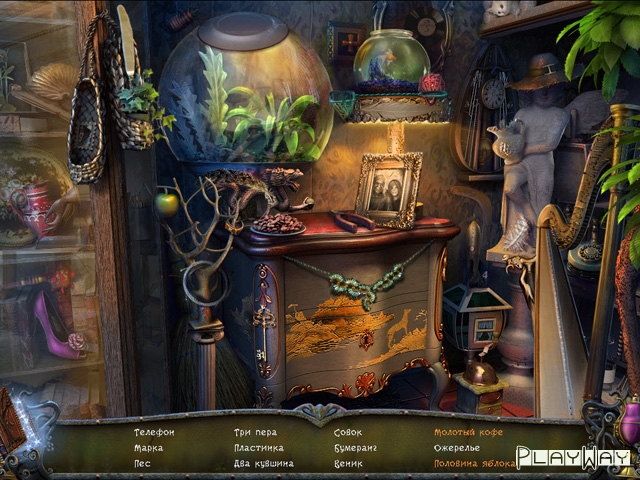Choose 'Веник' from the object list

tap(349, 464)
